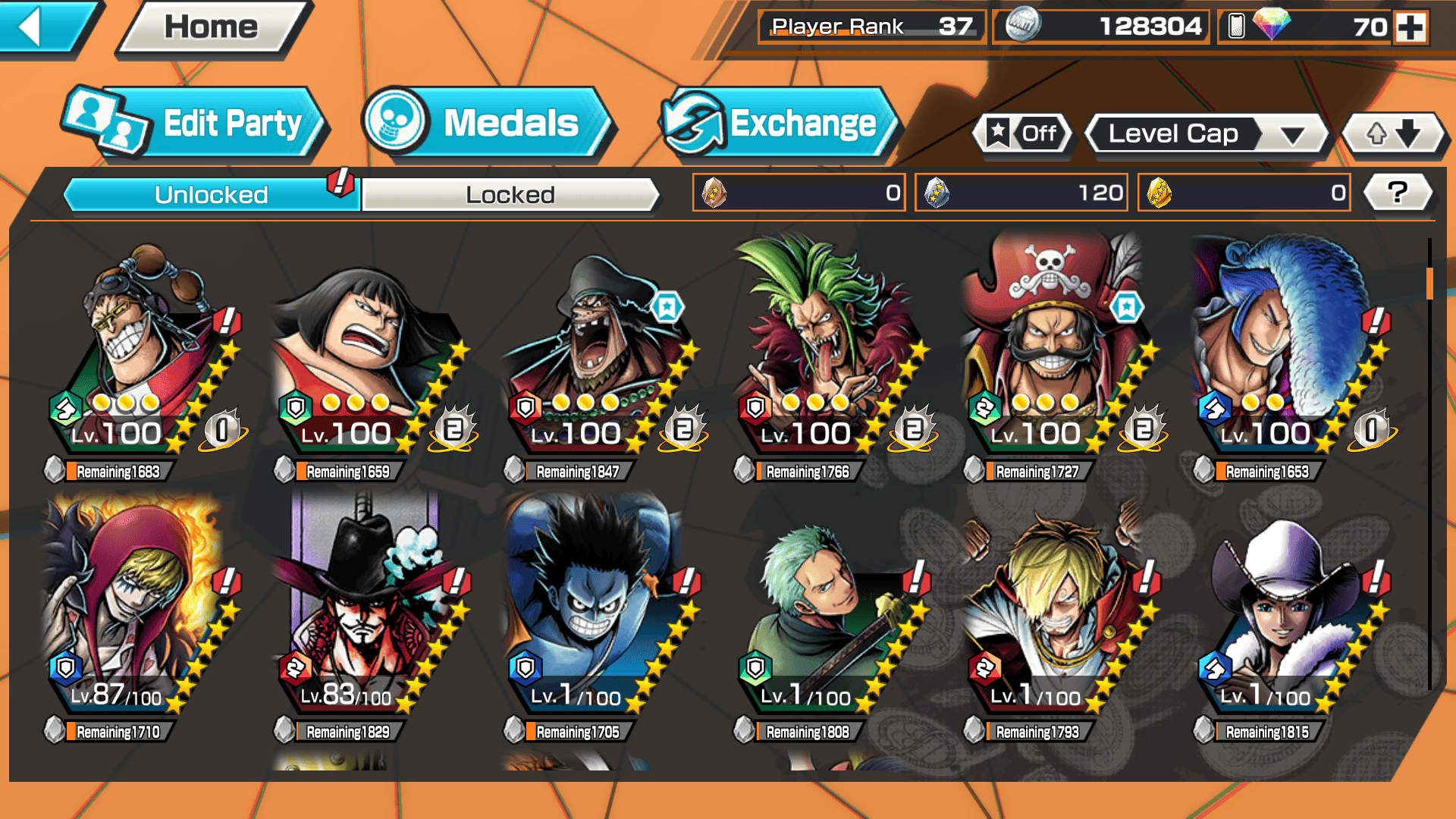Viewport: 1456px width, 819px height.
Task: Open the question mark help button
Action: tap(1397, 193)
